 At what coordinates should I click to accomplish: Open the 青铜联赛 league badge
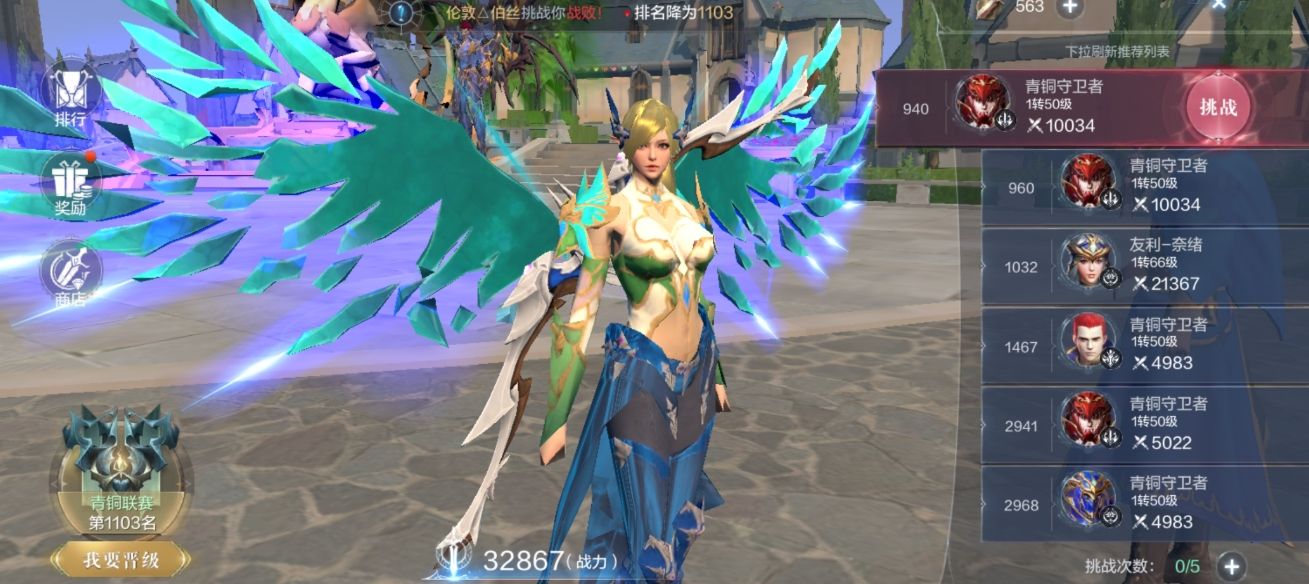click(x=121, y=470)
